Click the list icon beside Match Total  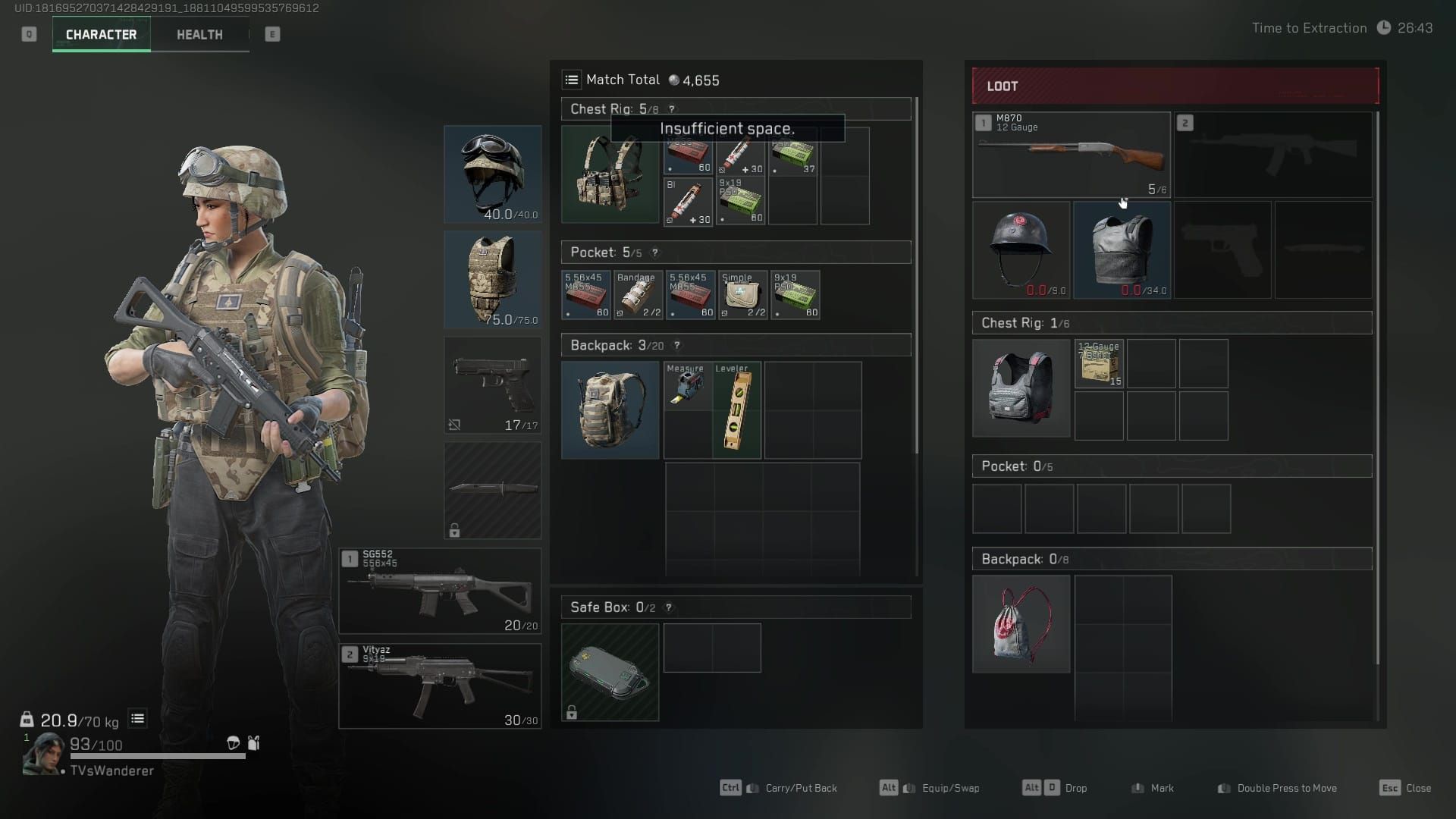tap(572, 79)
